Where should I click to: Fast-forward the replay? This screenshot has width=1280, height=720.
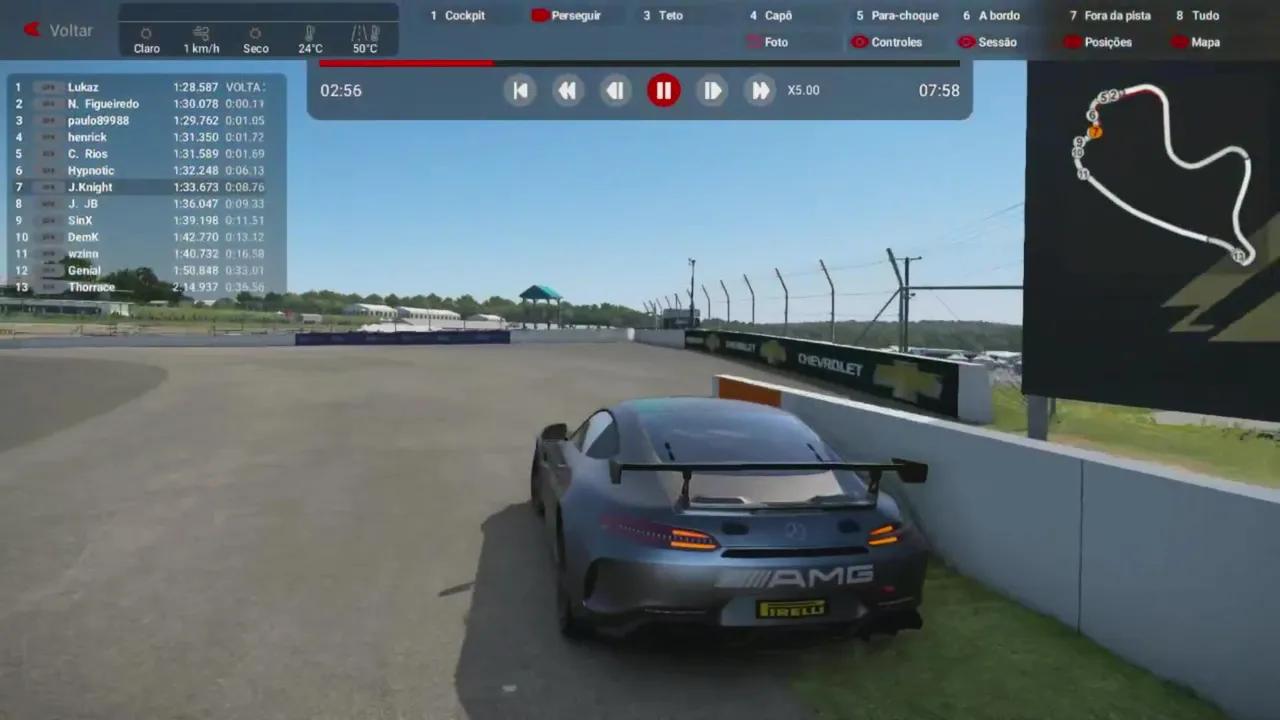tap(760, 91)
